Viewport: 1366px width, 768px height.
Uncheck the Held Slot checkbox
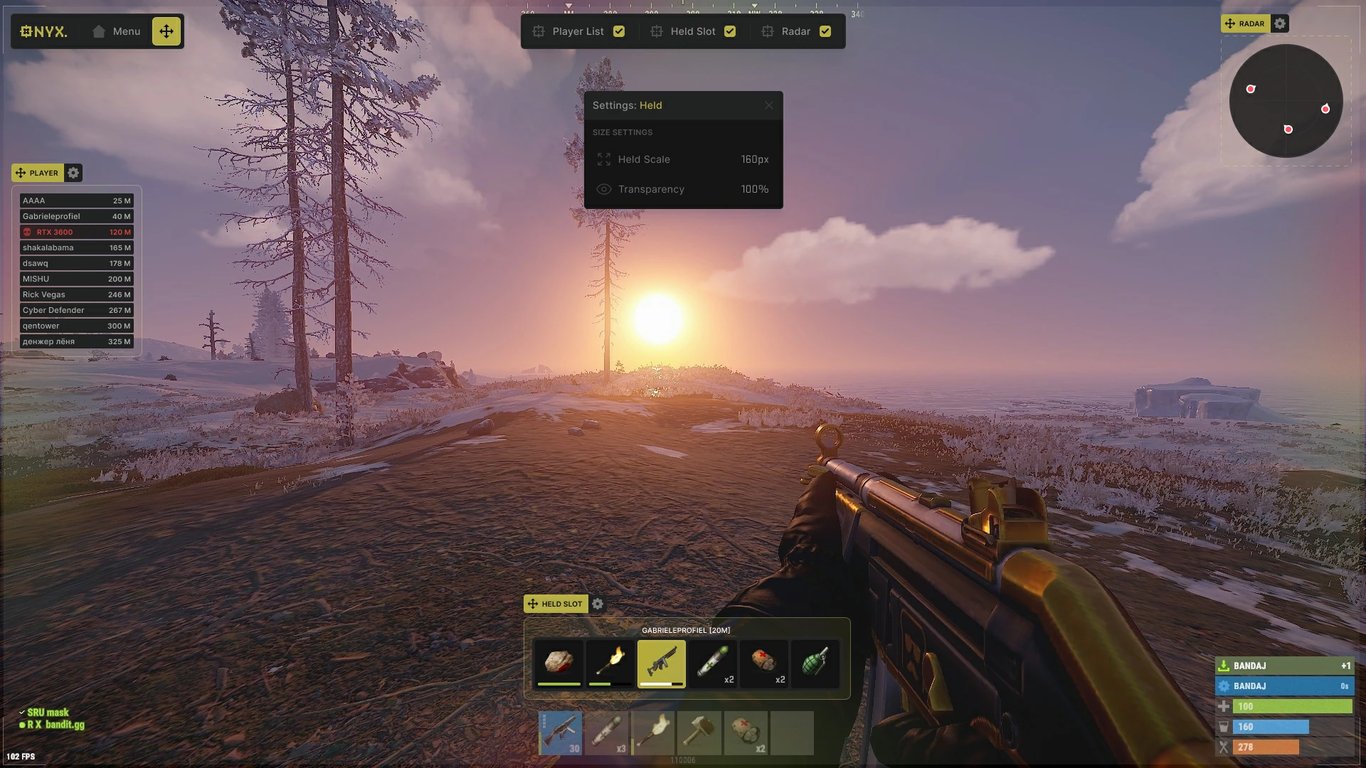[730, 31]
